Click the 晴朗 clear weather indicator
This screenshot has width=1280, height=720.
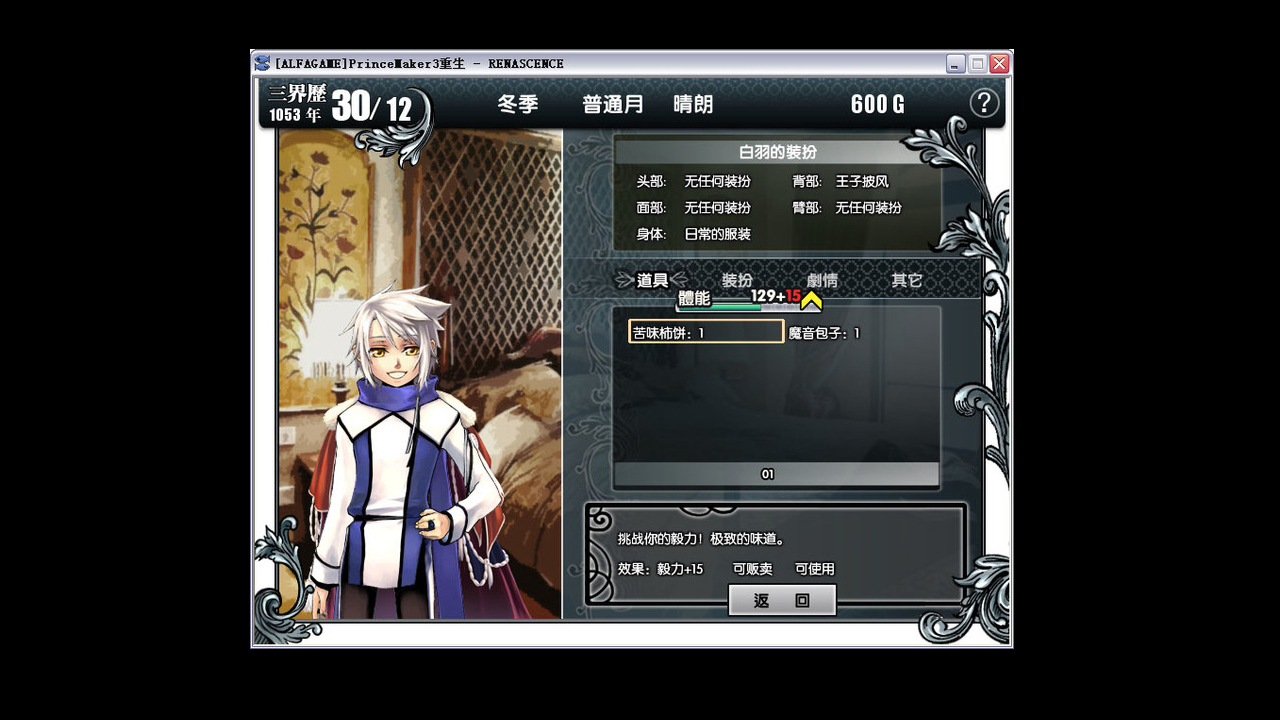coord(693,104)
